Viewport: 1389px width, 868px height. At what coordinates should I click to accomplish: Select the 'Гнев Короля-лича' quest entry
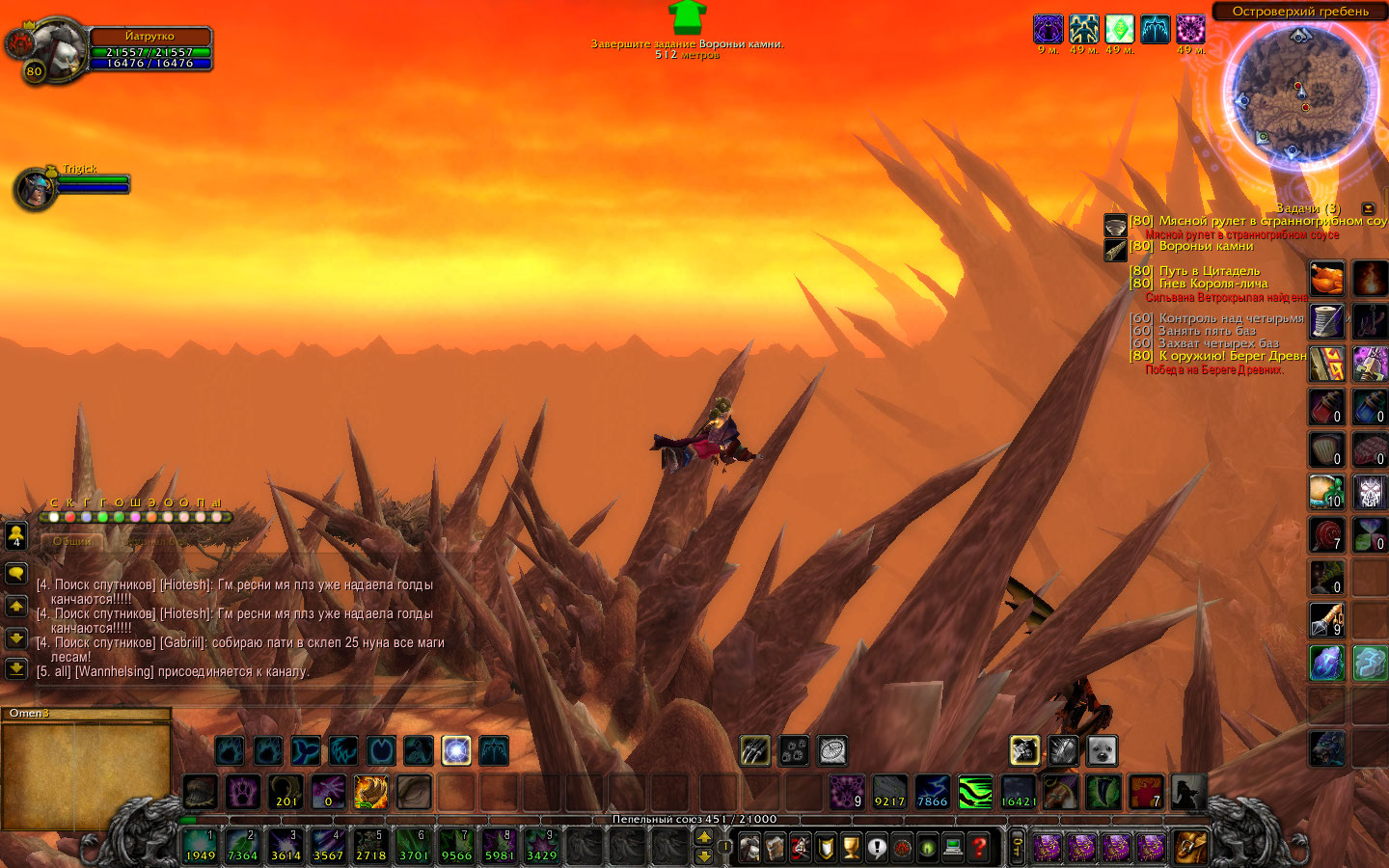1213,284
